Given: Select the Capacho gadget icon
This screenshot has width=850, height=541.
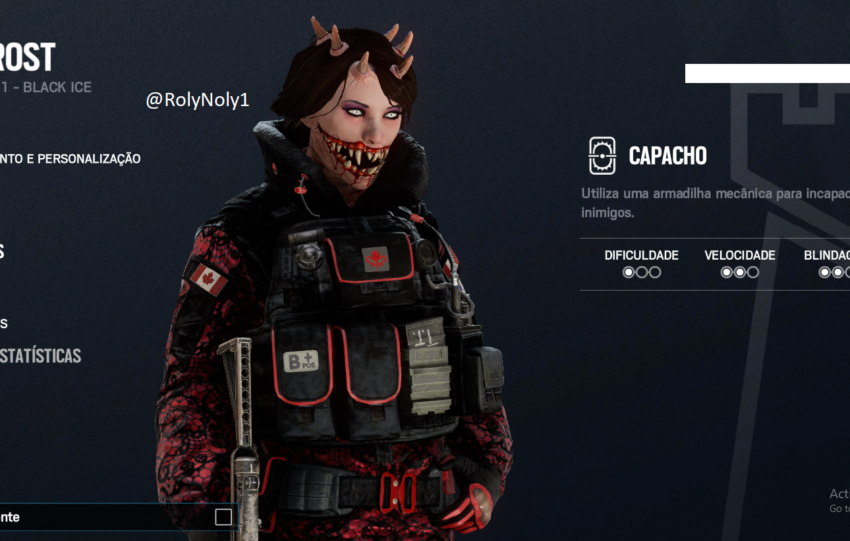Looking at the screenshot, I should pyautogui.click(x=602, y=155).
